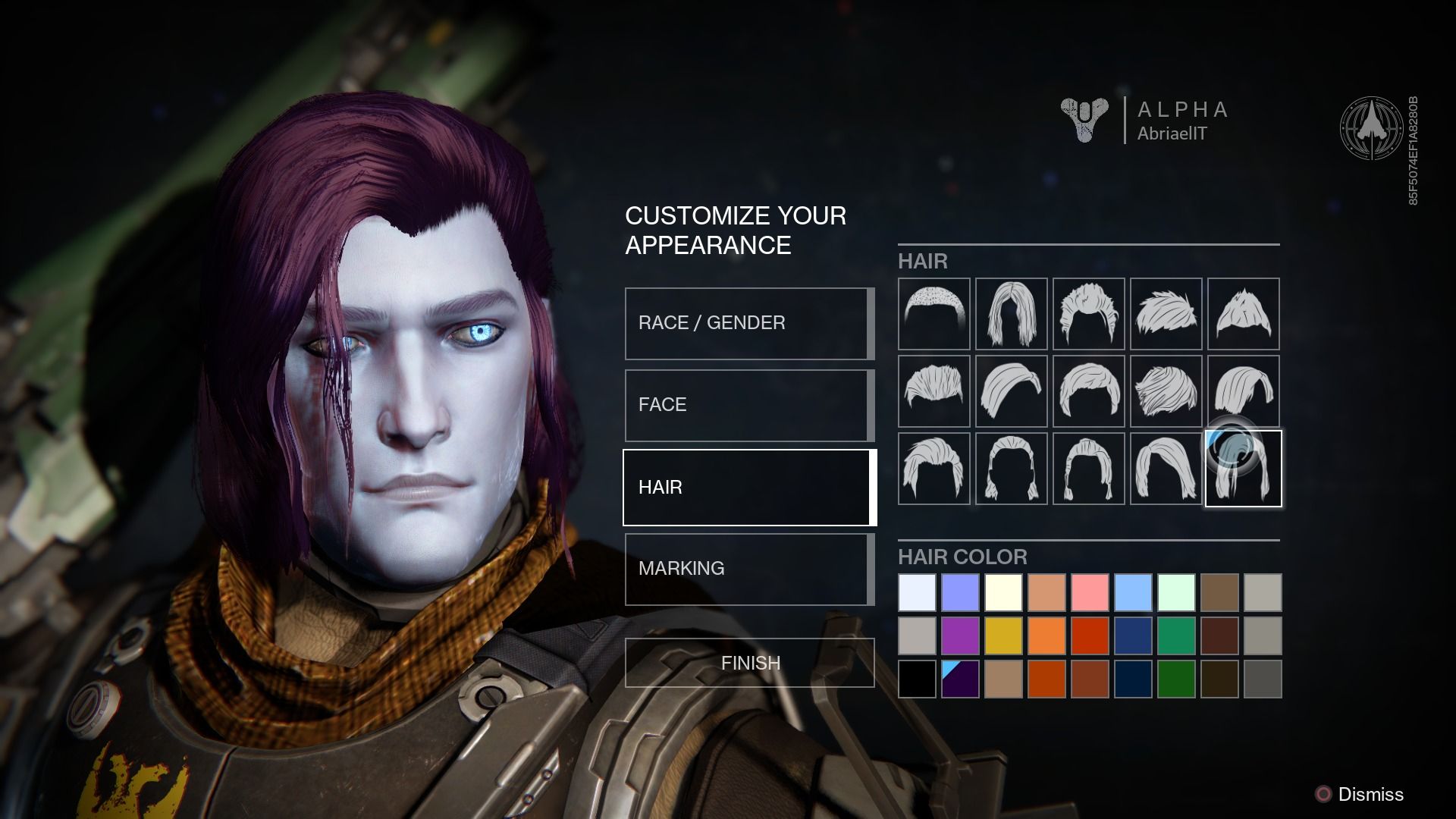1456x819 pixels.
Task: Select the short buzzcut hairstyle
Action: point(934,315)
